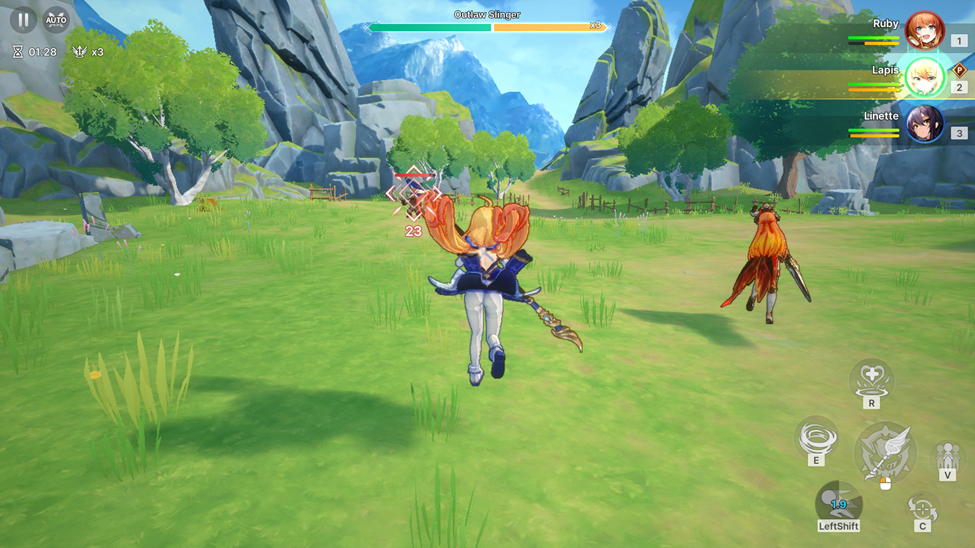Switch to Ruby's portrait

(x=924, y=31)
